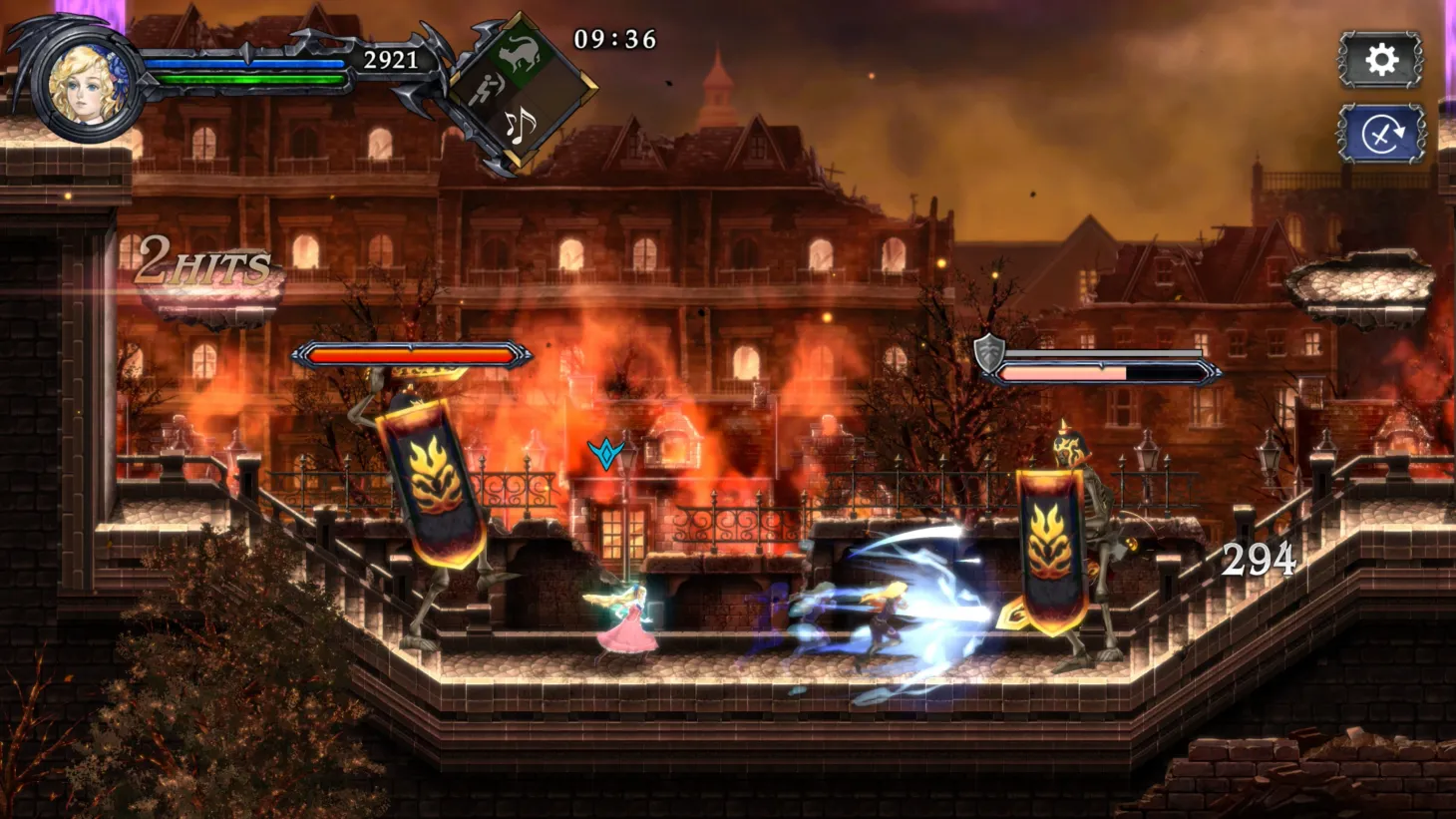
Task: Tap the orange skeleton enemy health bar
Action: (x=411, y=354)
